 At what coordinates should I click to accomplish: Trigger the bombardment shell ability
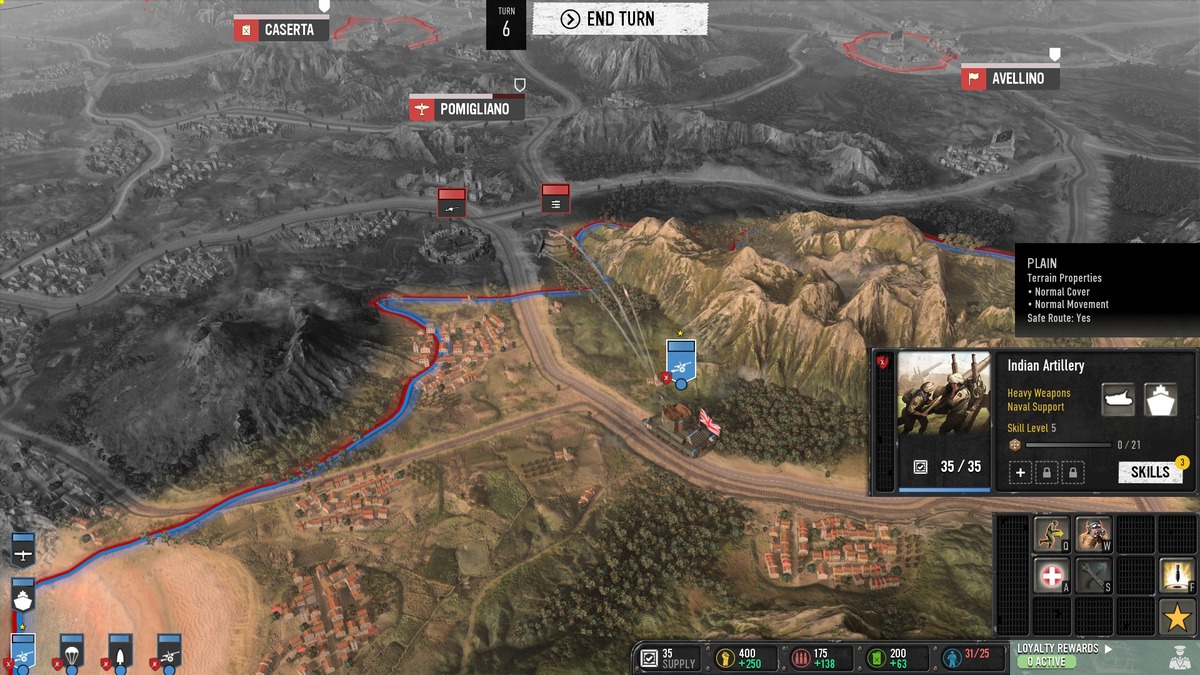[1178, 575]
